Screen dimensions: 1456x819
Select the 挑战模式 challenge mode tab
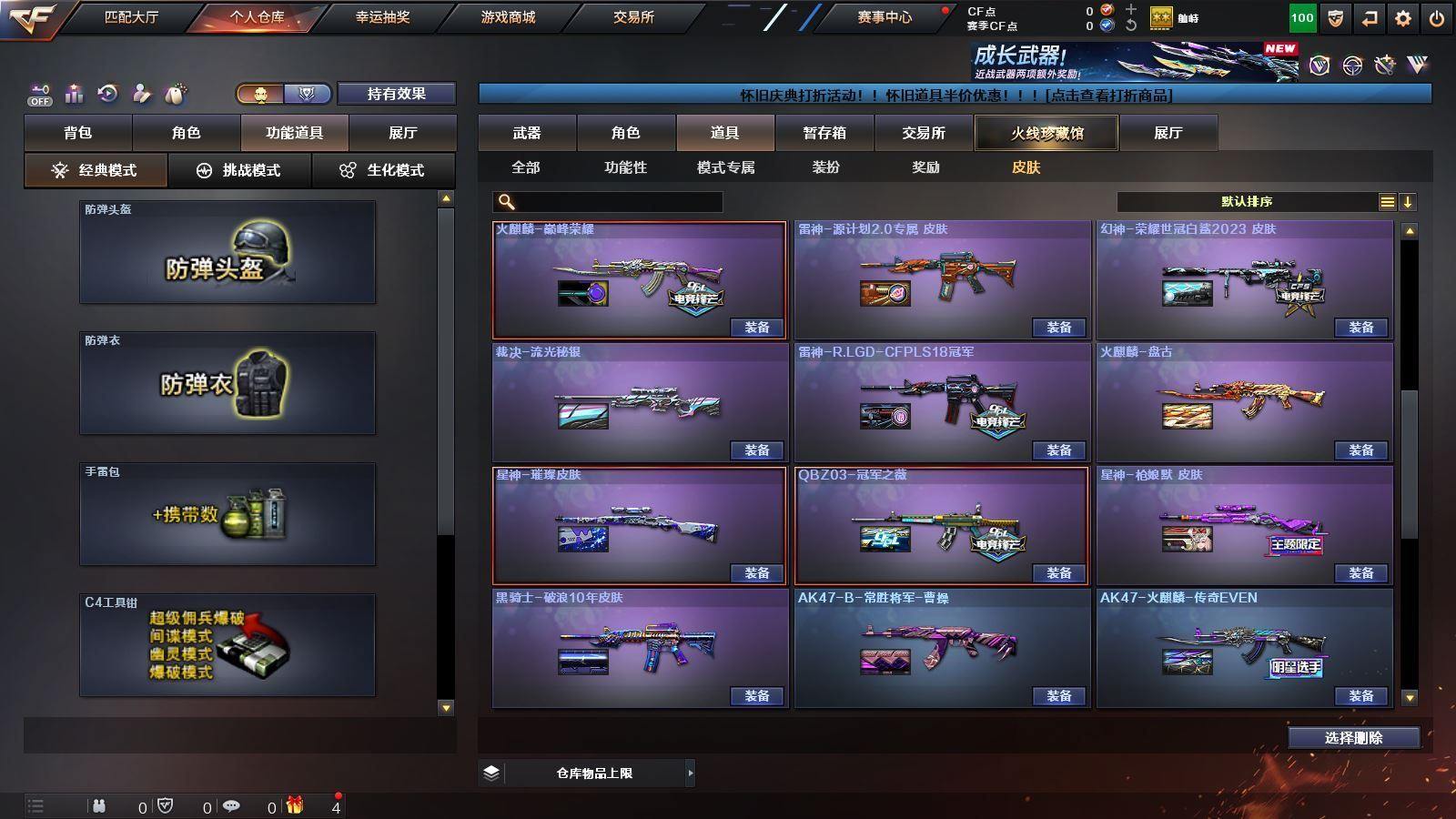[x=239, y=170]
